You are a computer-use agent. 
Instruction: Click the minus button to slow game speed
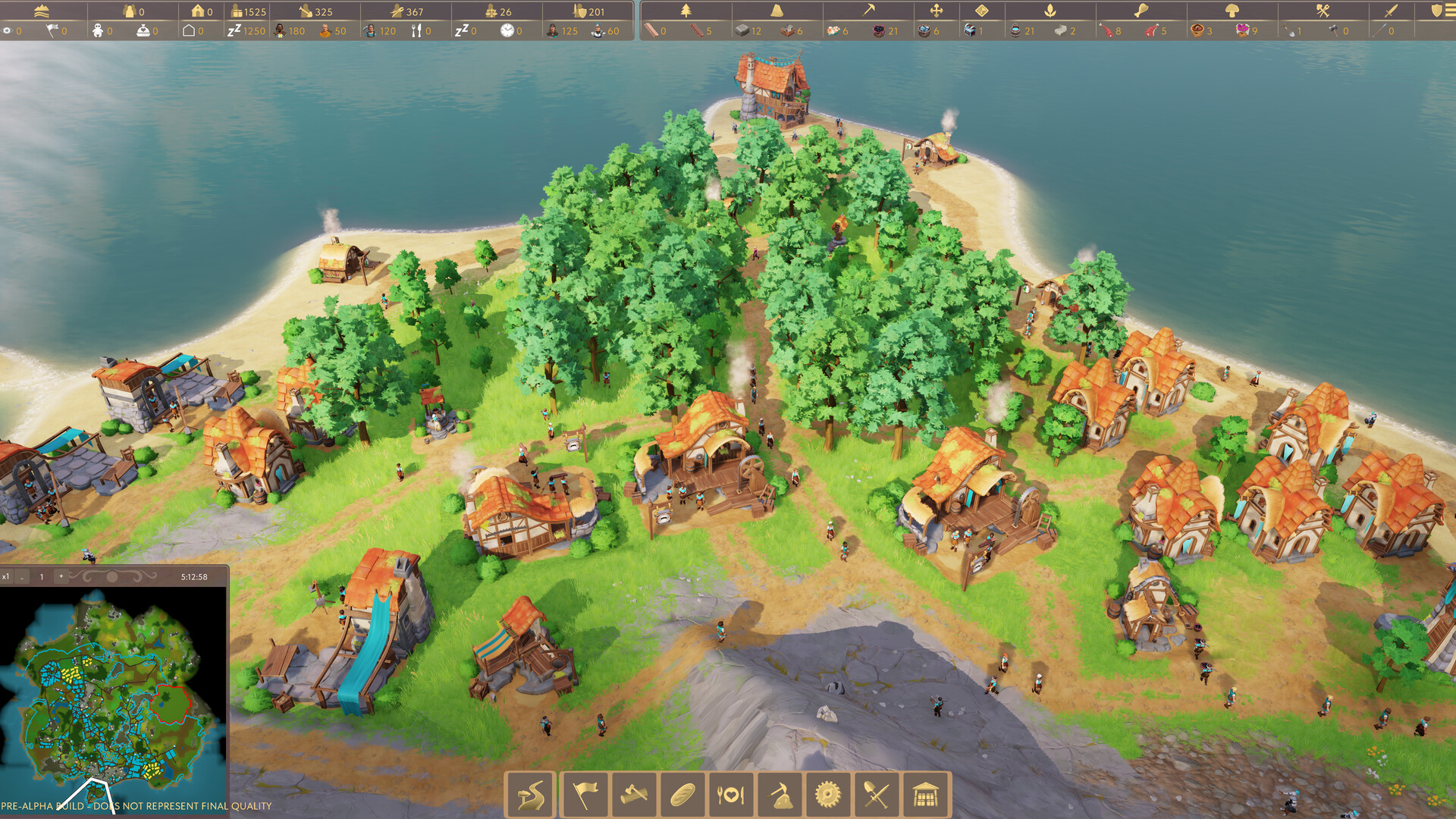click(x=21, y=576)
